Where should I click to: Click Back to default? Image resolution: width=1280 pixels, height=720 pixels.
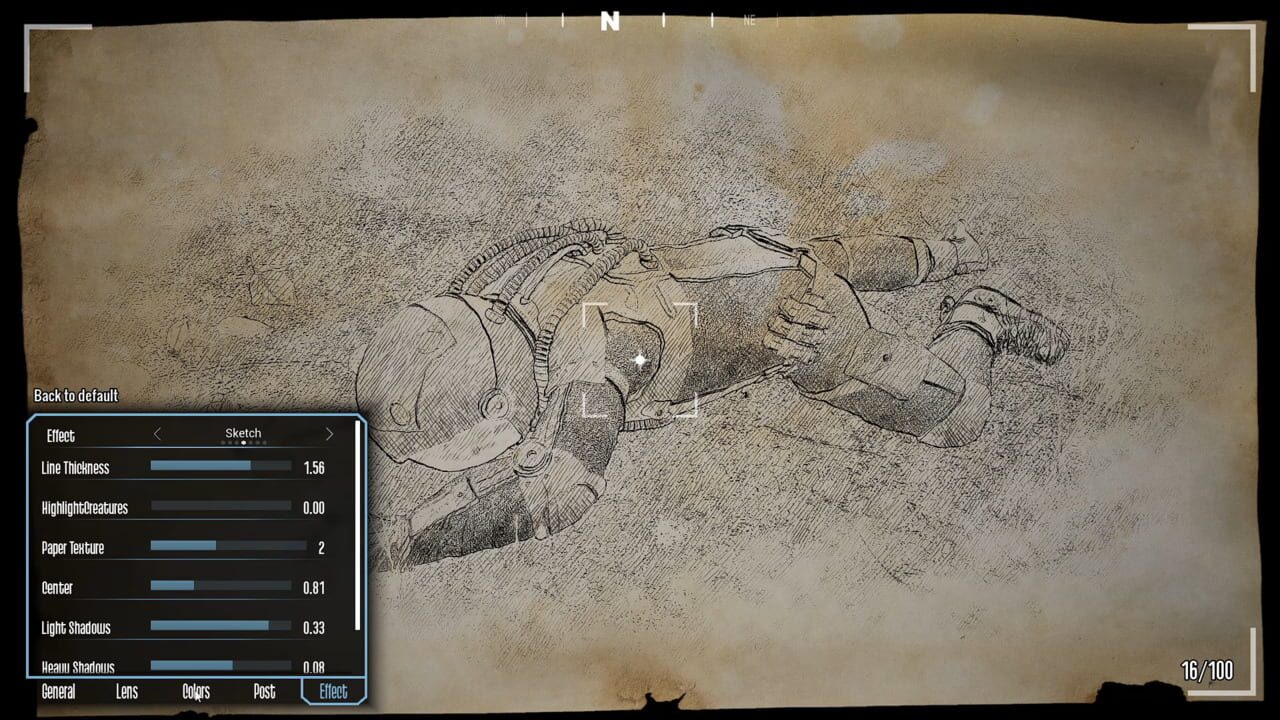click(74, 396)
